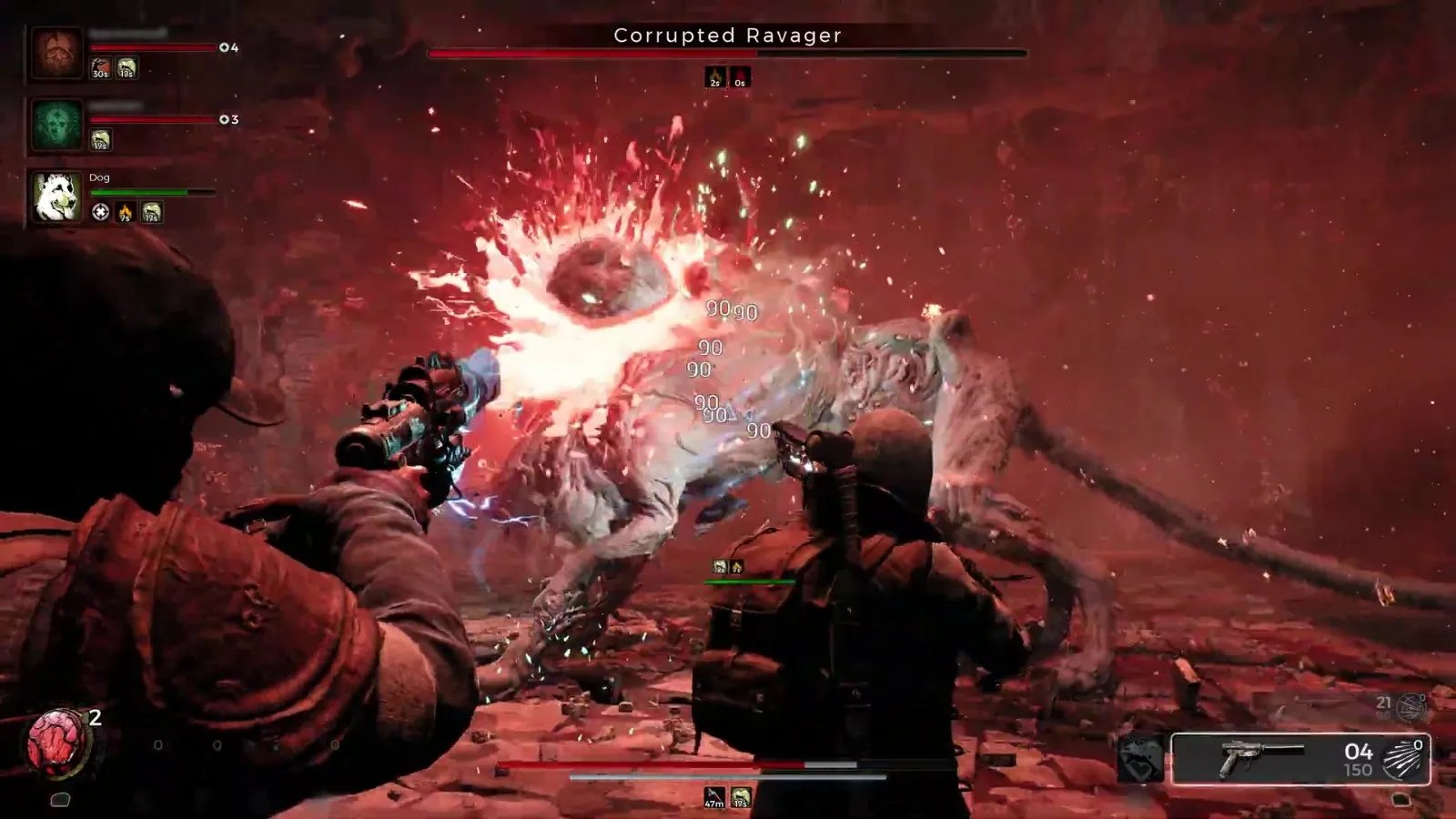Select the green skull teammate portrait

[56, 124]
